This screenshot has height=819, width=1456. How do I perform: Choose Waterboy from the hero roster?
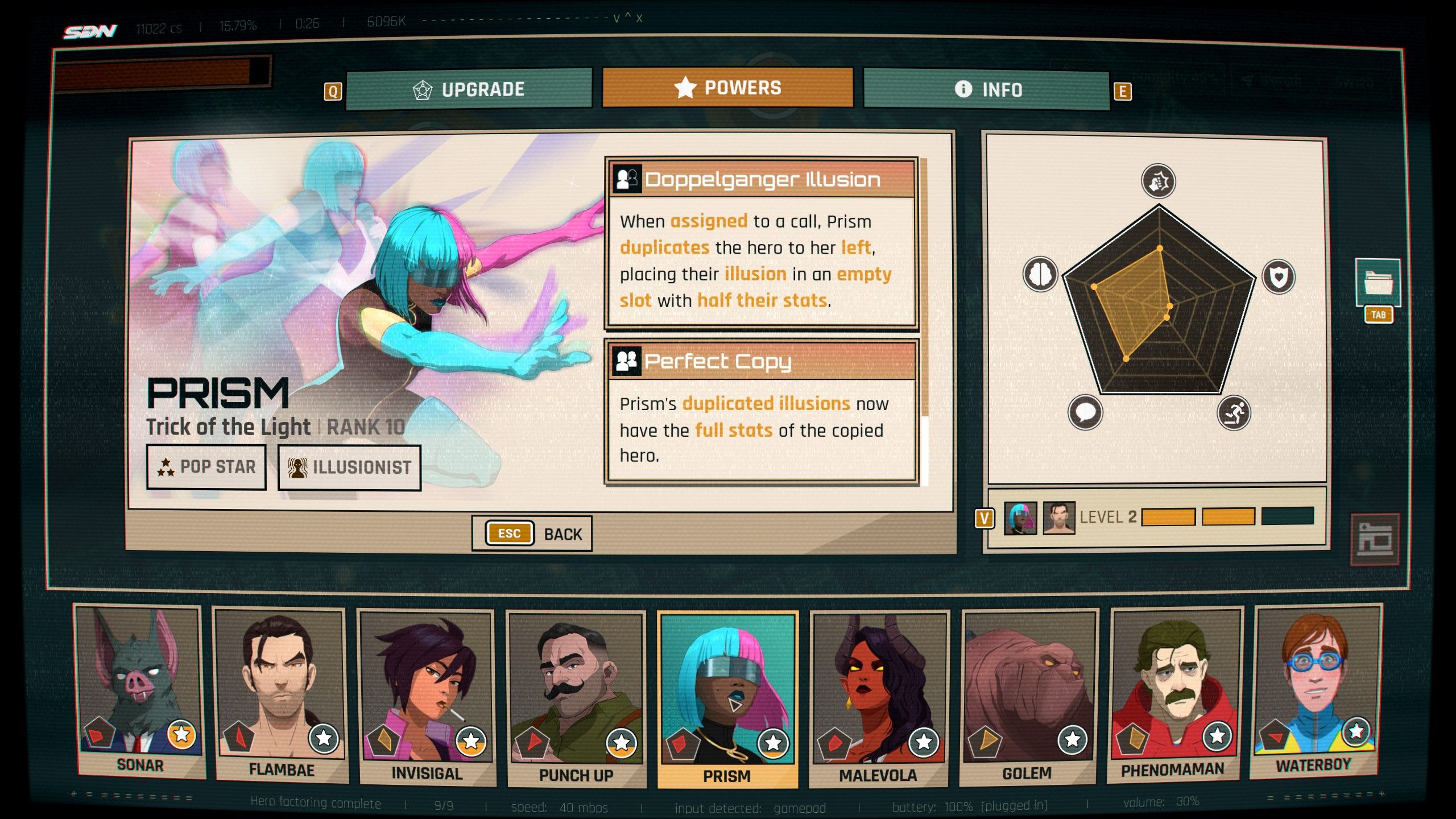[1314, 690]
